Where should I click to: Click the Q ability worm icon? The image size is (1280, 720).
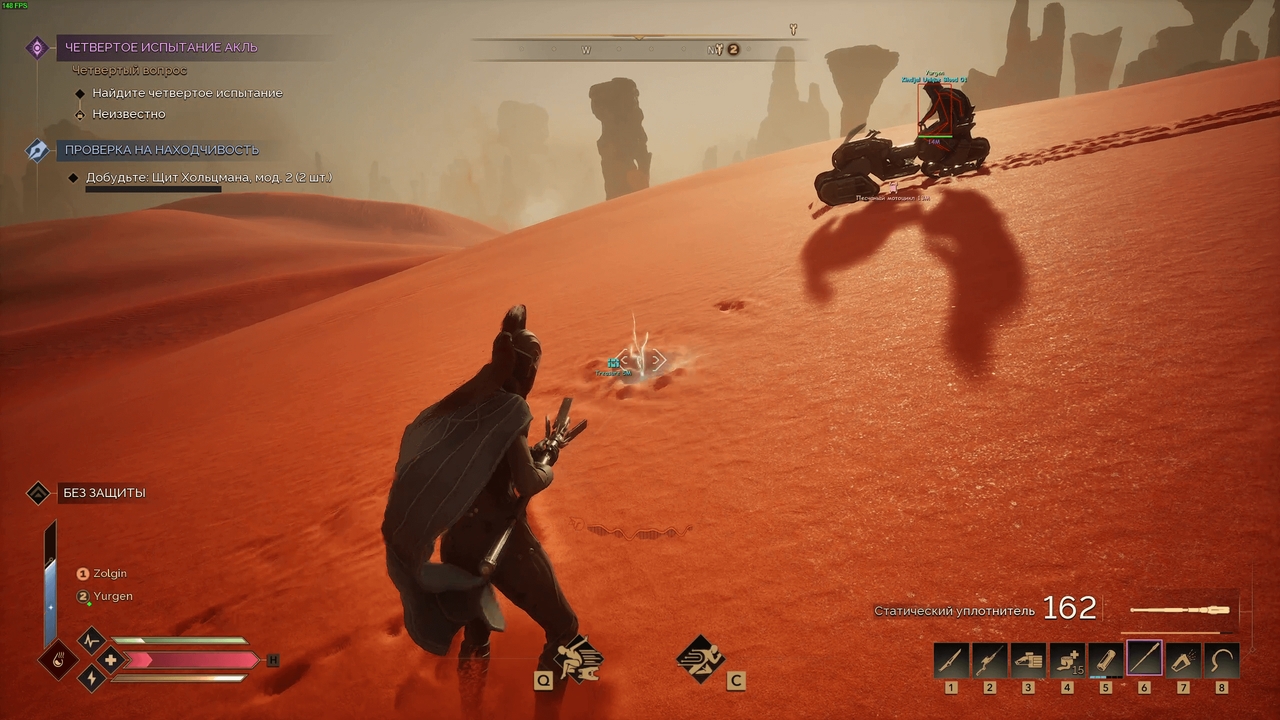pos(578,657)
